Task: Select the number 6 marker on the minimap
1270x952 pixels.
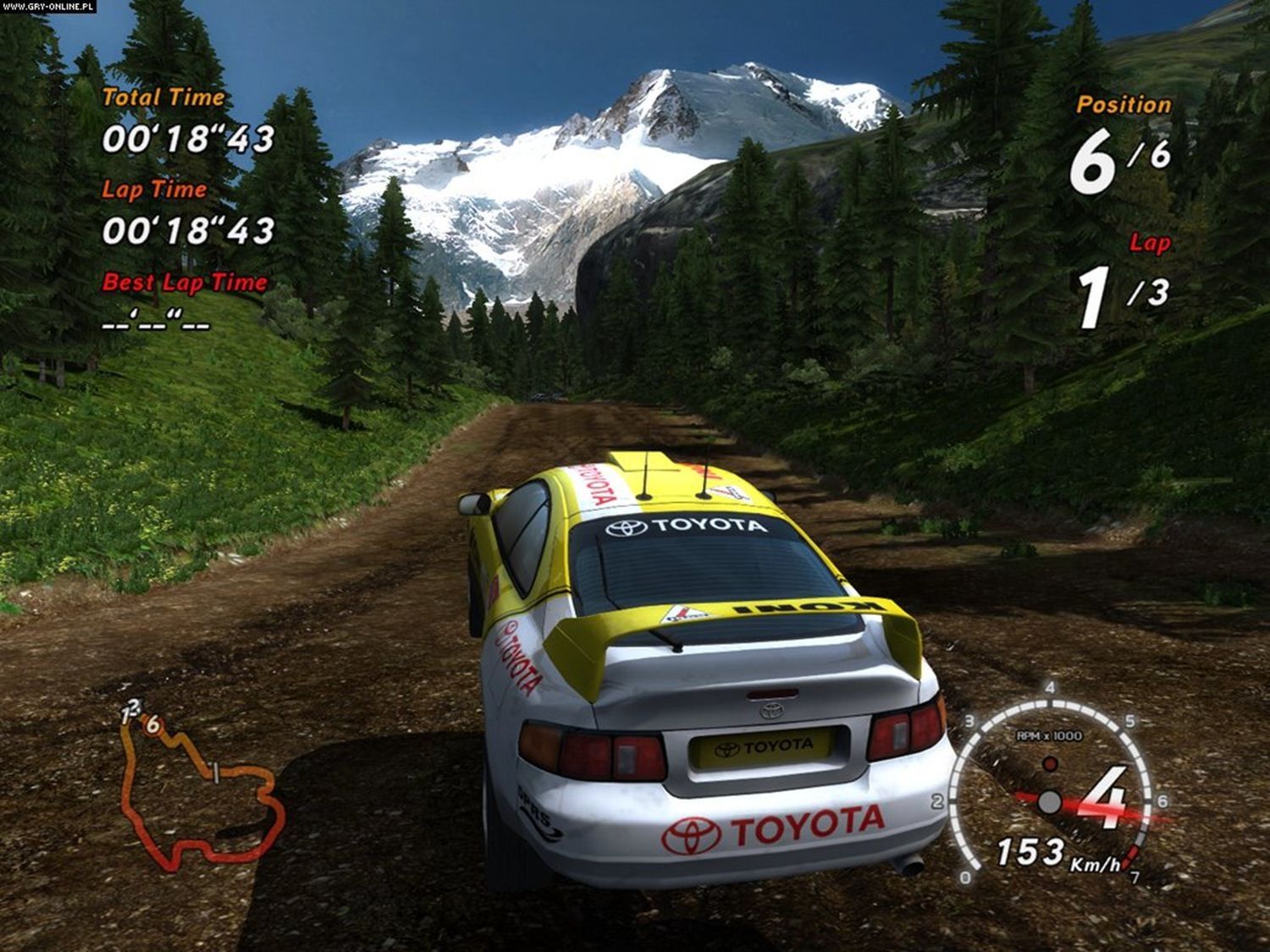Action: 152,724
